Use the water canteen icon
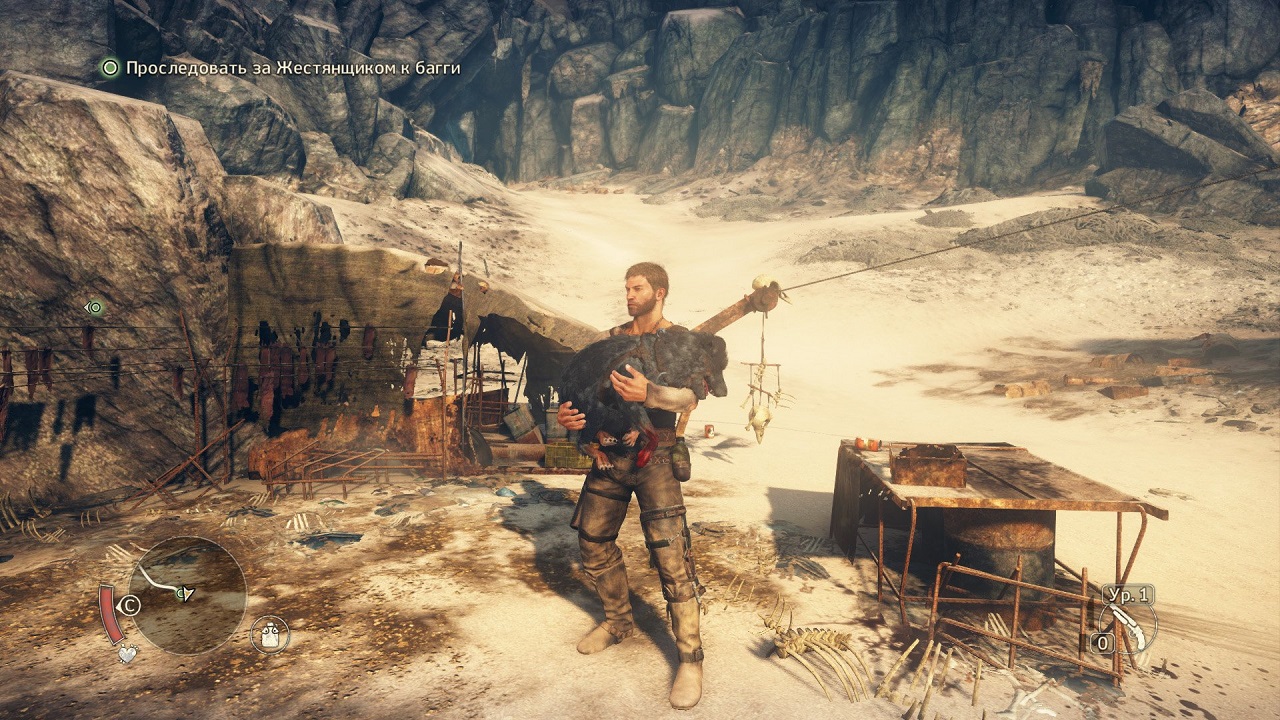This screenshot has height=720, width=1280. tap(269, 634)
